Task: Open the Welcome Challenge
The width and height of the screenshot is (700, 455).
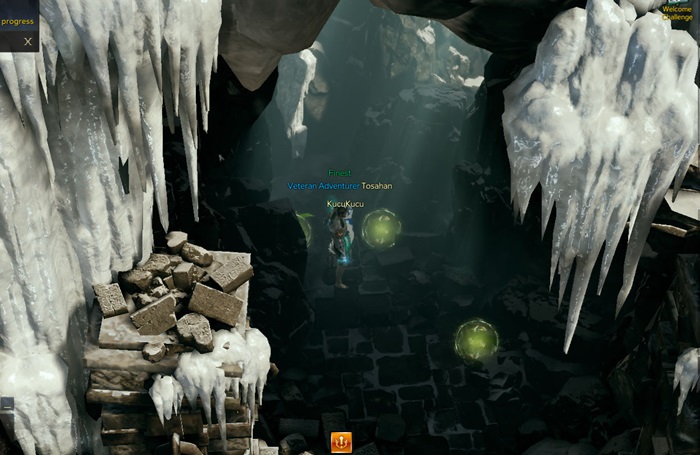Action: [677, 12]
